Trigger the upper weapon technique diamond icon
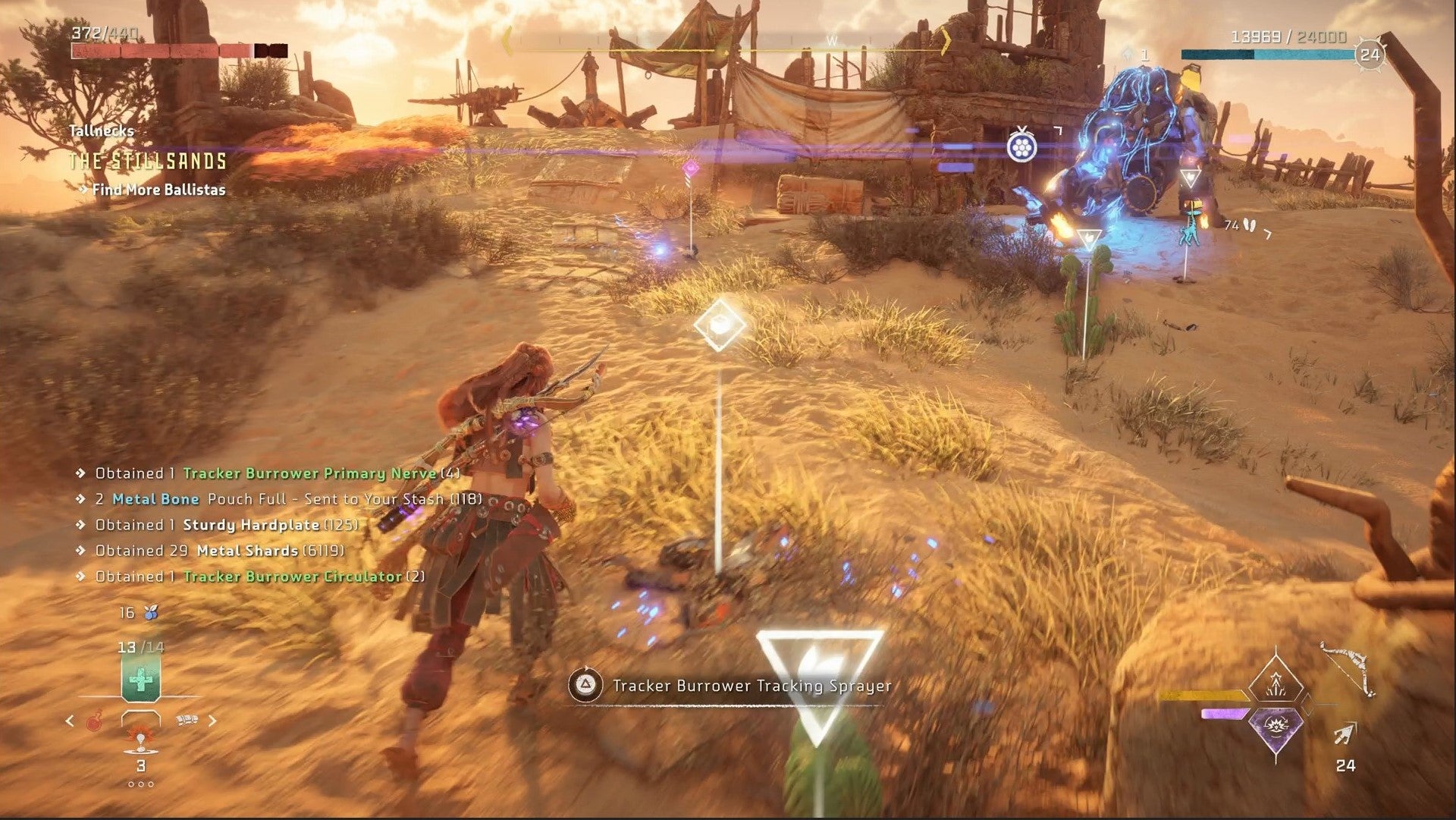Viewport: 1456px width, 820px height. (1276, 680)
